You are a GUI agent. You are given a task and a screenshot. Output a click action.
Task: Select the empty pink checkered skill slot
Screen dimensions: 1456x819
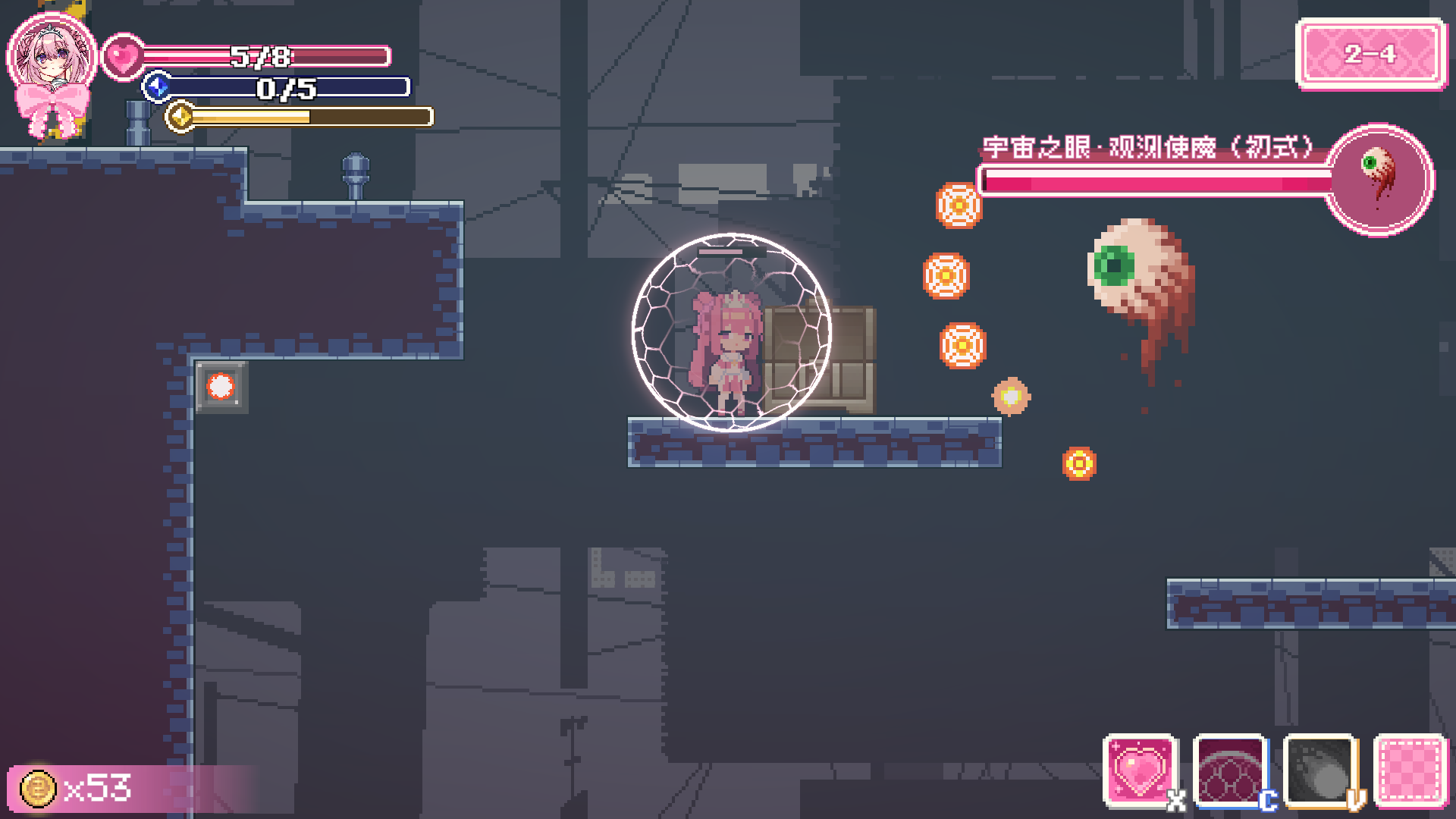coord(1410,770)
